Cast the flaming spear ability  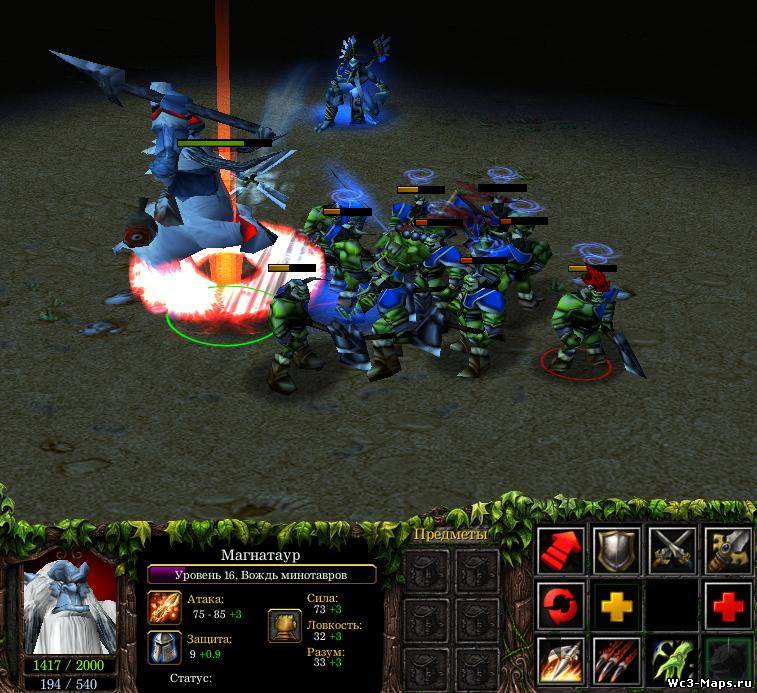[x=561, y=659]
